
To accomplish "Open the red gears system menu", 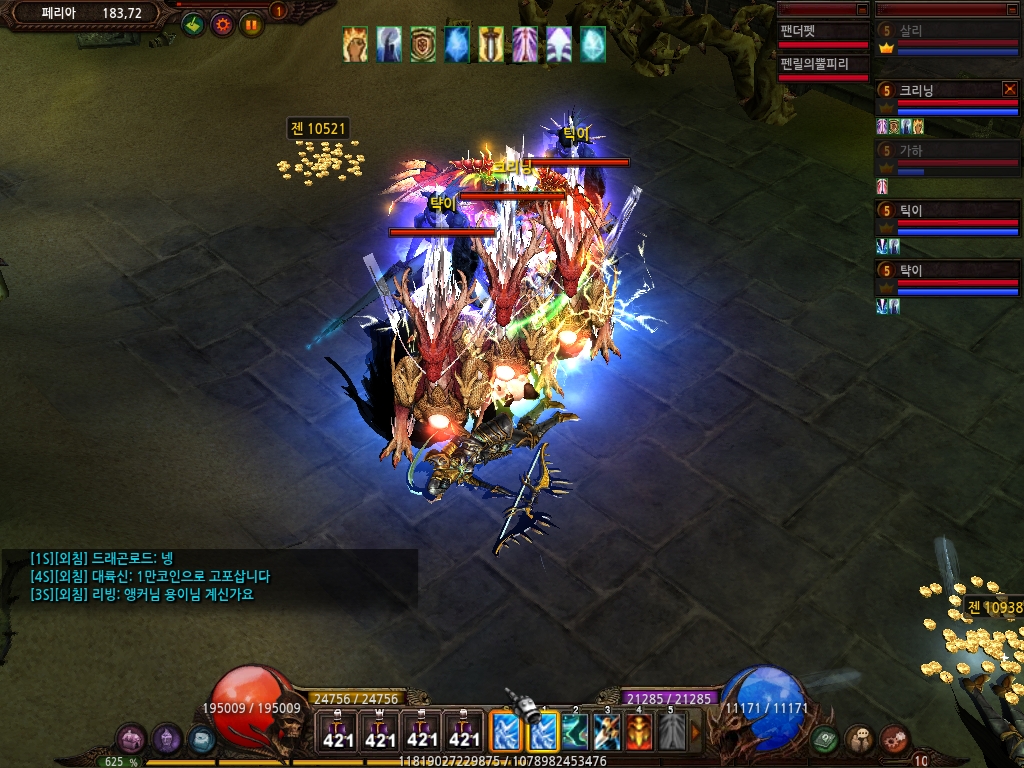I will pyautogui.click(x=894, y=739).
